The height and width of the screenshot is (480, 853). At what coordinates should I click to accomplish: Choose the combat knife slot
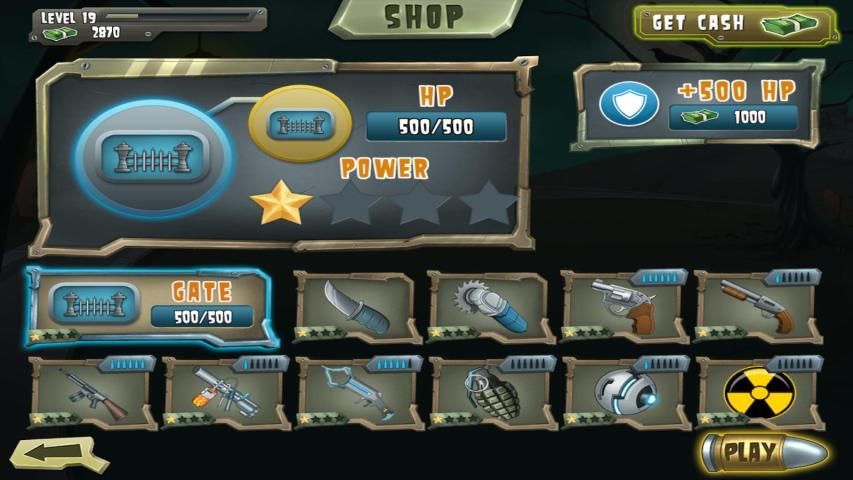pyautogui.click(x=355, y=306)
